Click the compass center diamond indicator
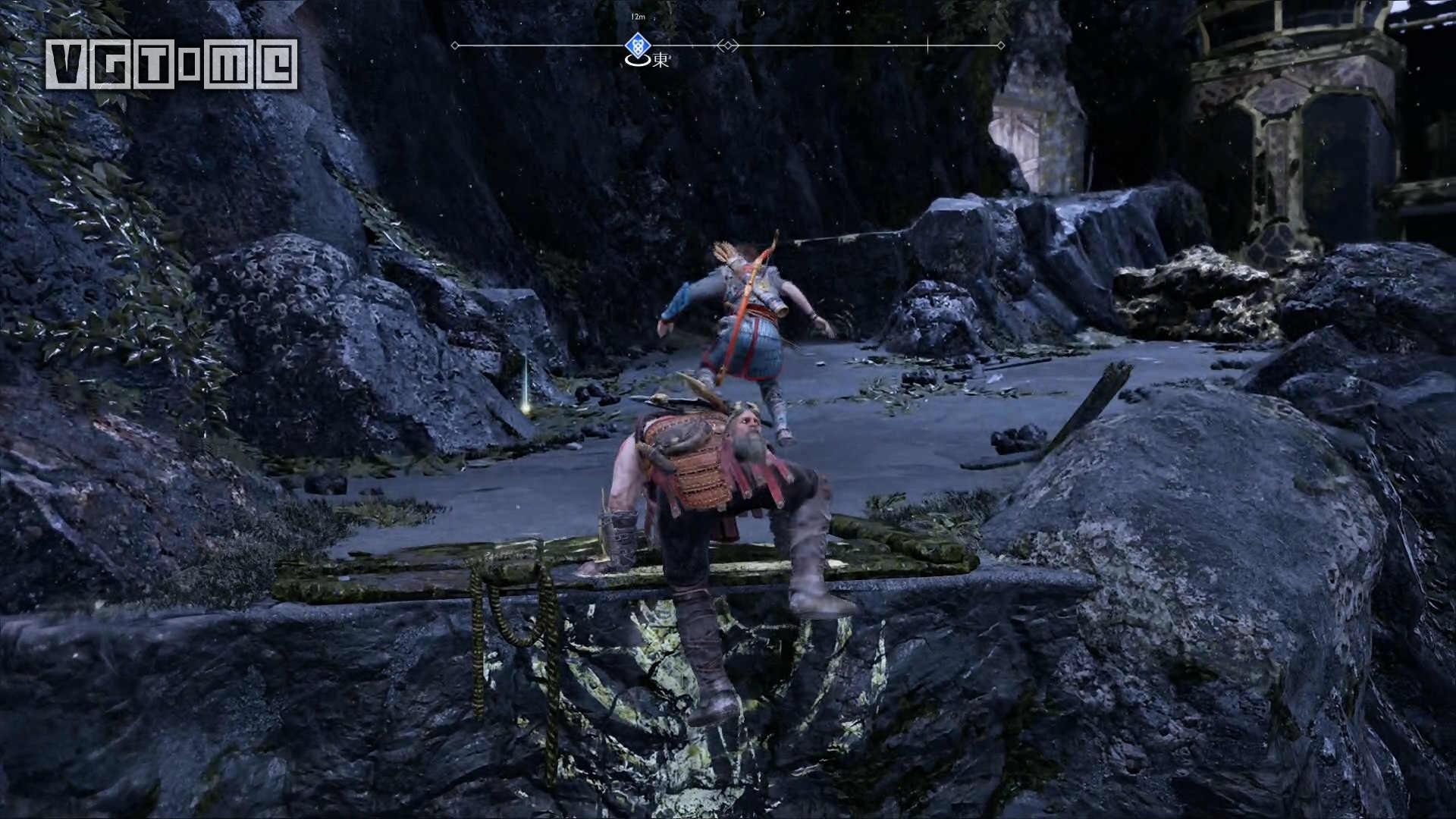The height and width of the screenshot is (819, 1456). [728, 45]
